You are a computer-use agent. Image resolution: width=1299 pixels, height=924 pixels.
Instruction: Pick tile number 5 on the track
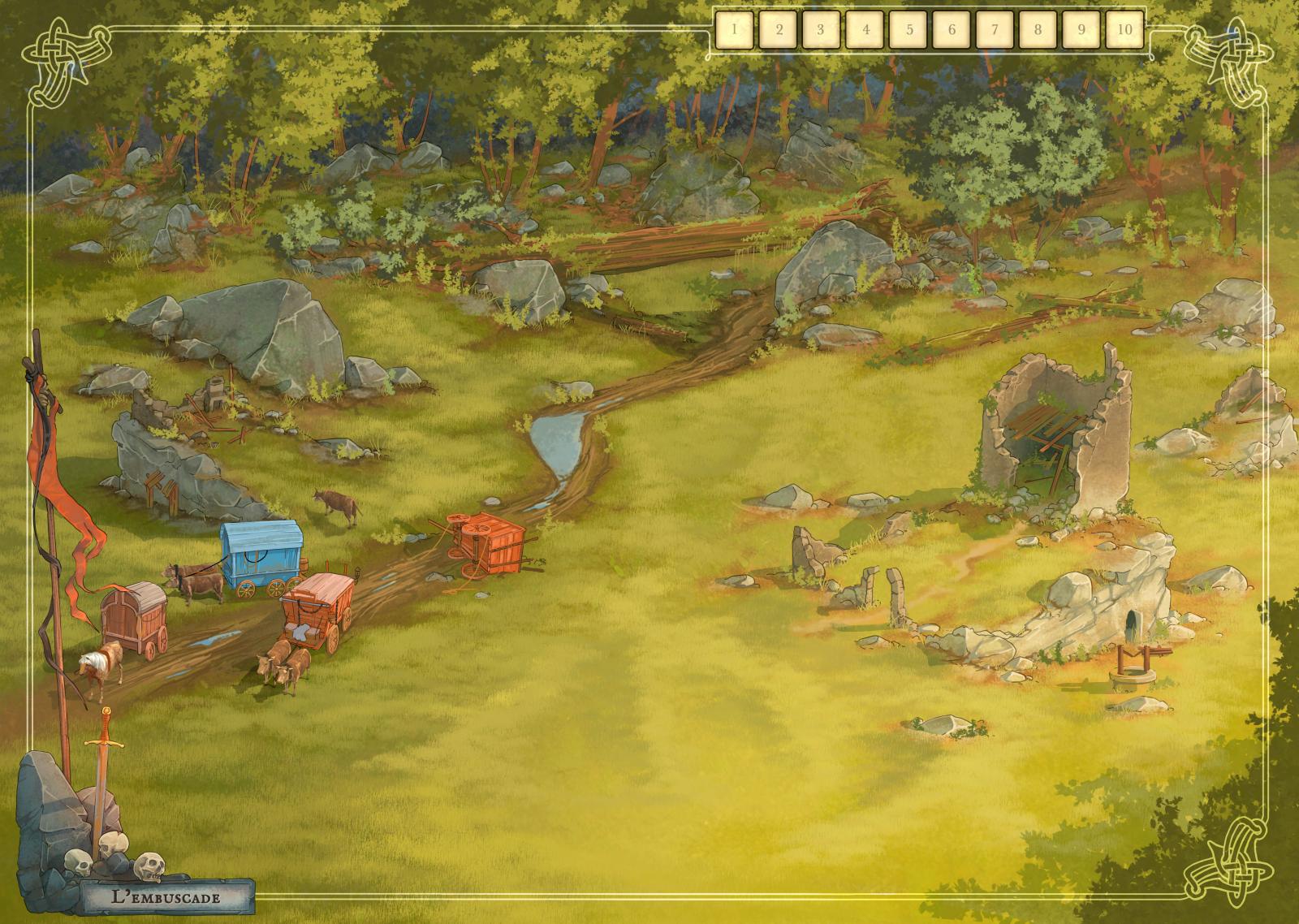(908, 30)
